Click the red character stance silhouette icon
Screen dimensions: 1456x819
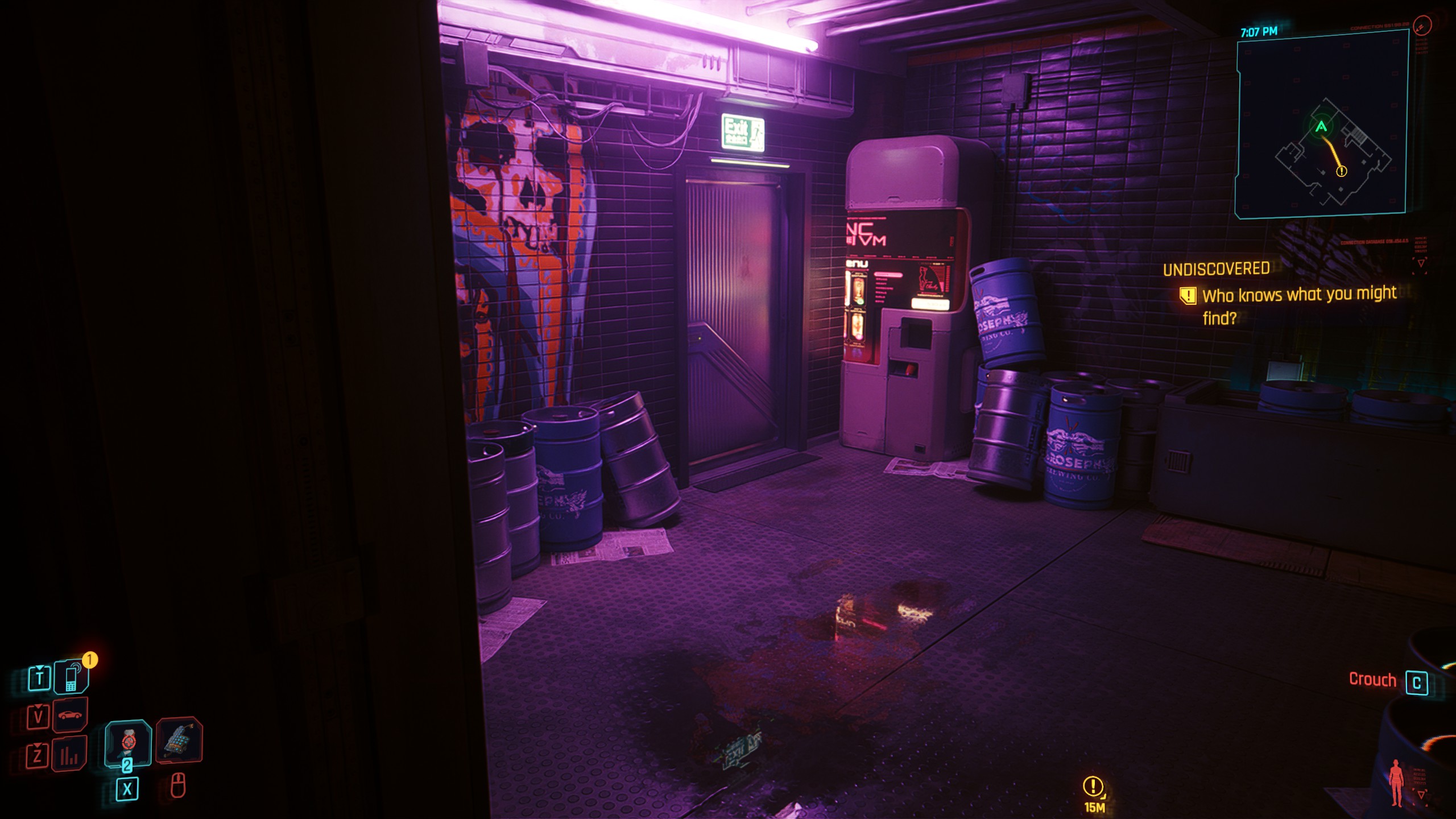pos(1396,783)
